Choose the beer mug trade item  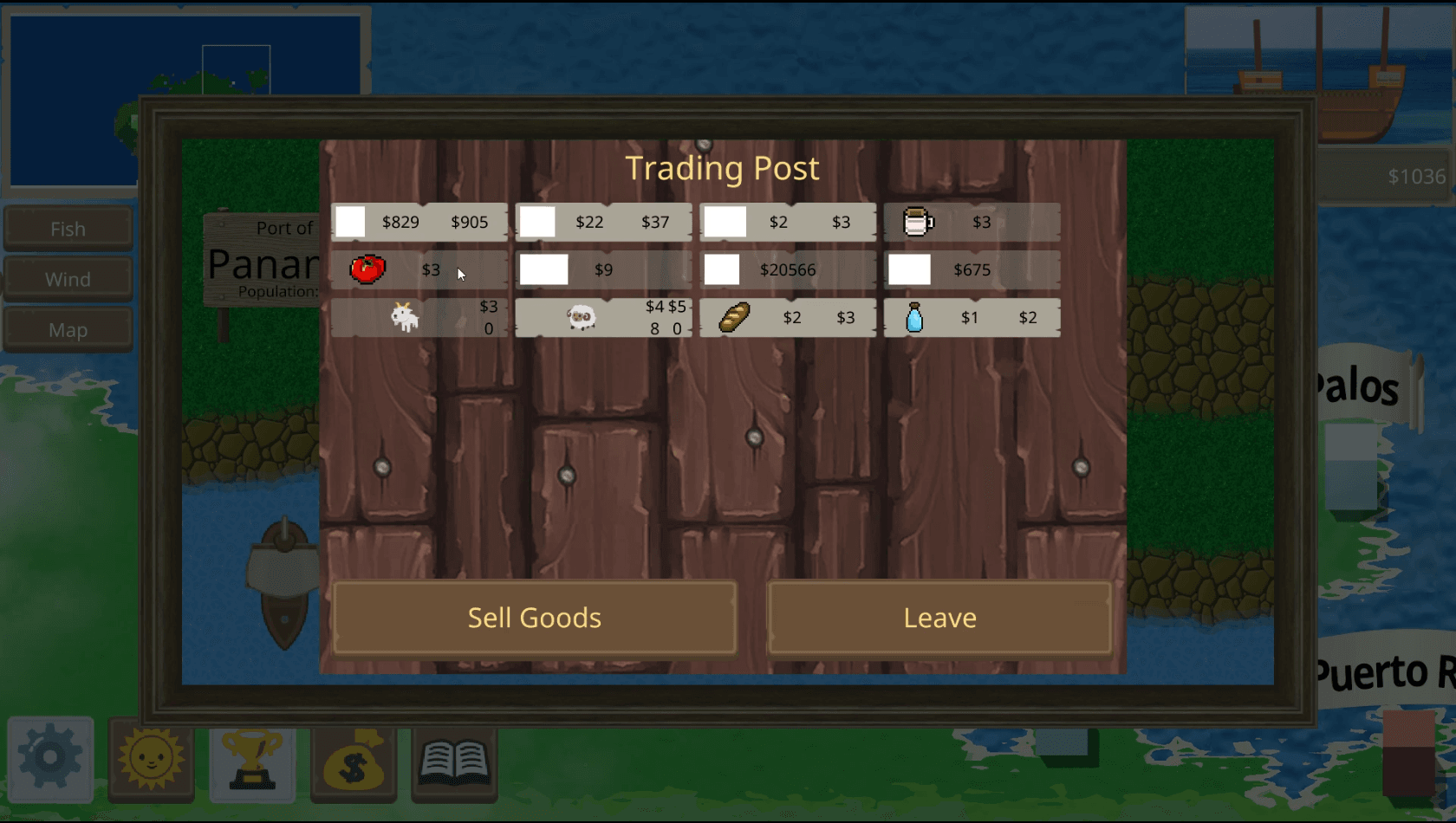[x=972, y=222]
